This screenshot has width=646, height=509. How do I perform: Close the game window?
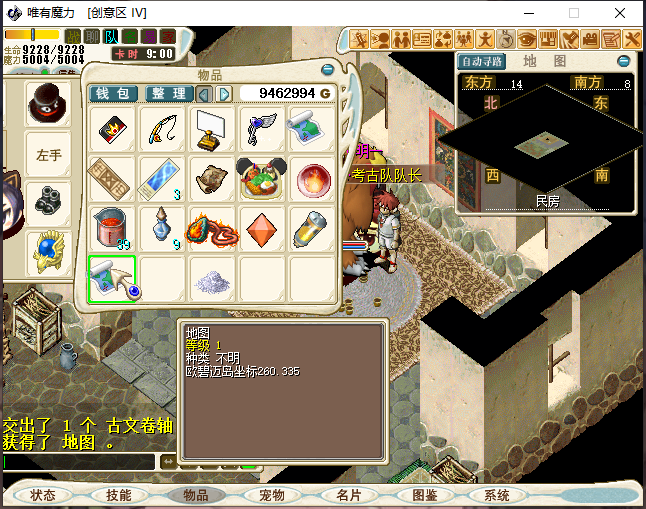pyautogui.click(x=622, y=14)
